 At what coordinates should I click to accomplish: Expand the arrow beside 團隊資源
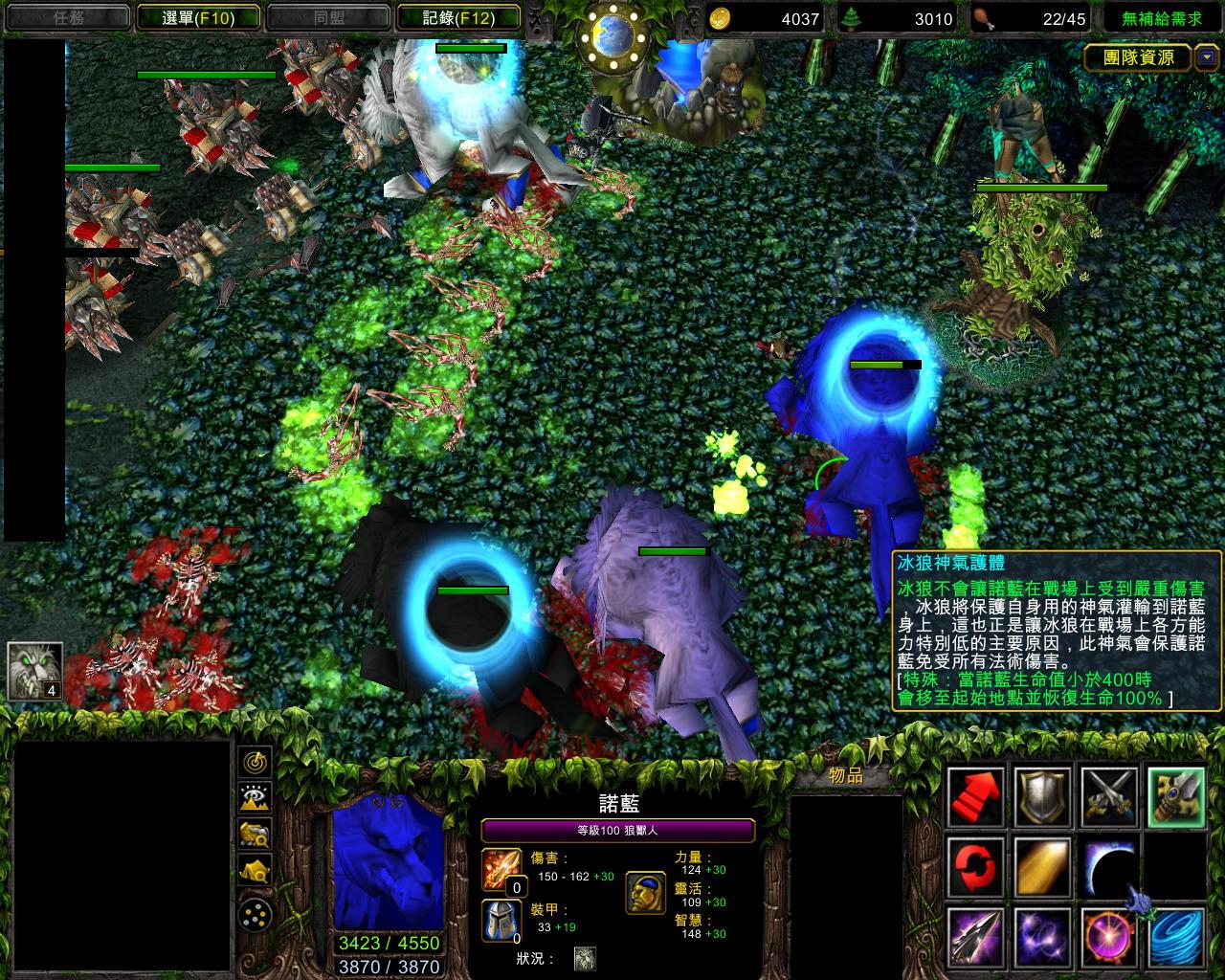pos(1206,57)
